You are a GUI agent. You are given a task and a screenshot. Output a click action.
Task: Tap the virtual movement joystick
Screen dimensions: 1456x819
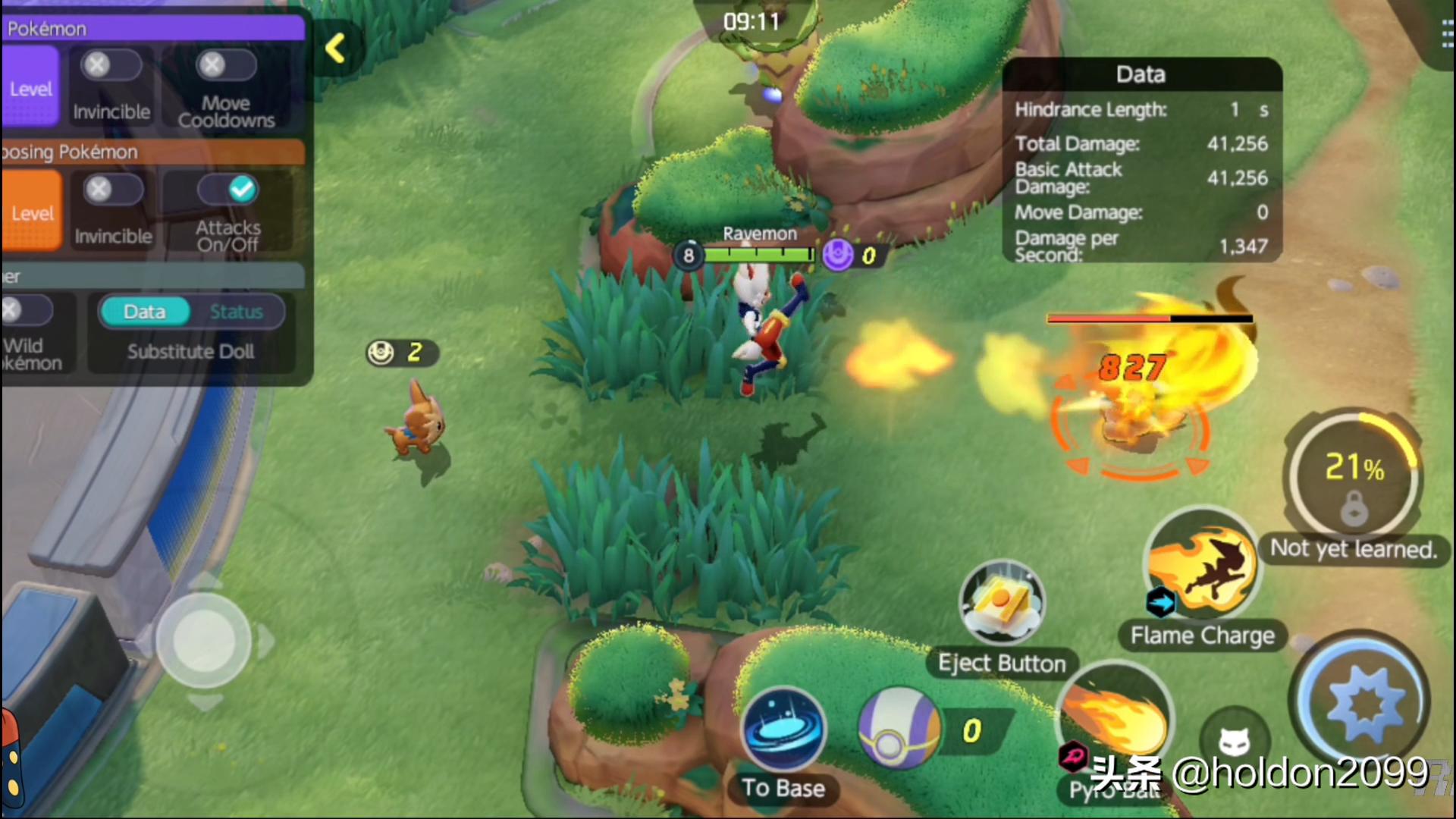[x=204, y=641]
